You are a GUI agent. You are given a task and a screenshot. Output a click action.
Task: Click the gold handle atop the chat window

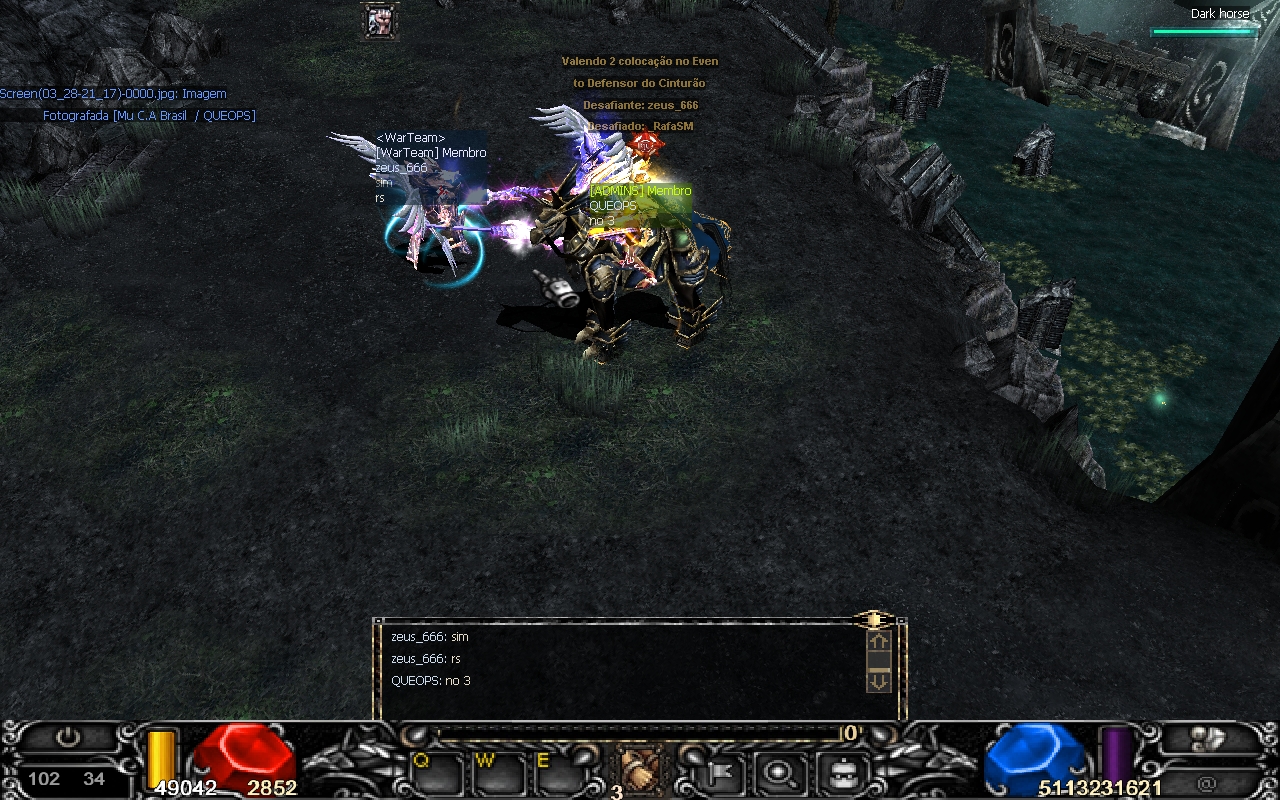[873, 620]
